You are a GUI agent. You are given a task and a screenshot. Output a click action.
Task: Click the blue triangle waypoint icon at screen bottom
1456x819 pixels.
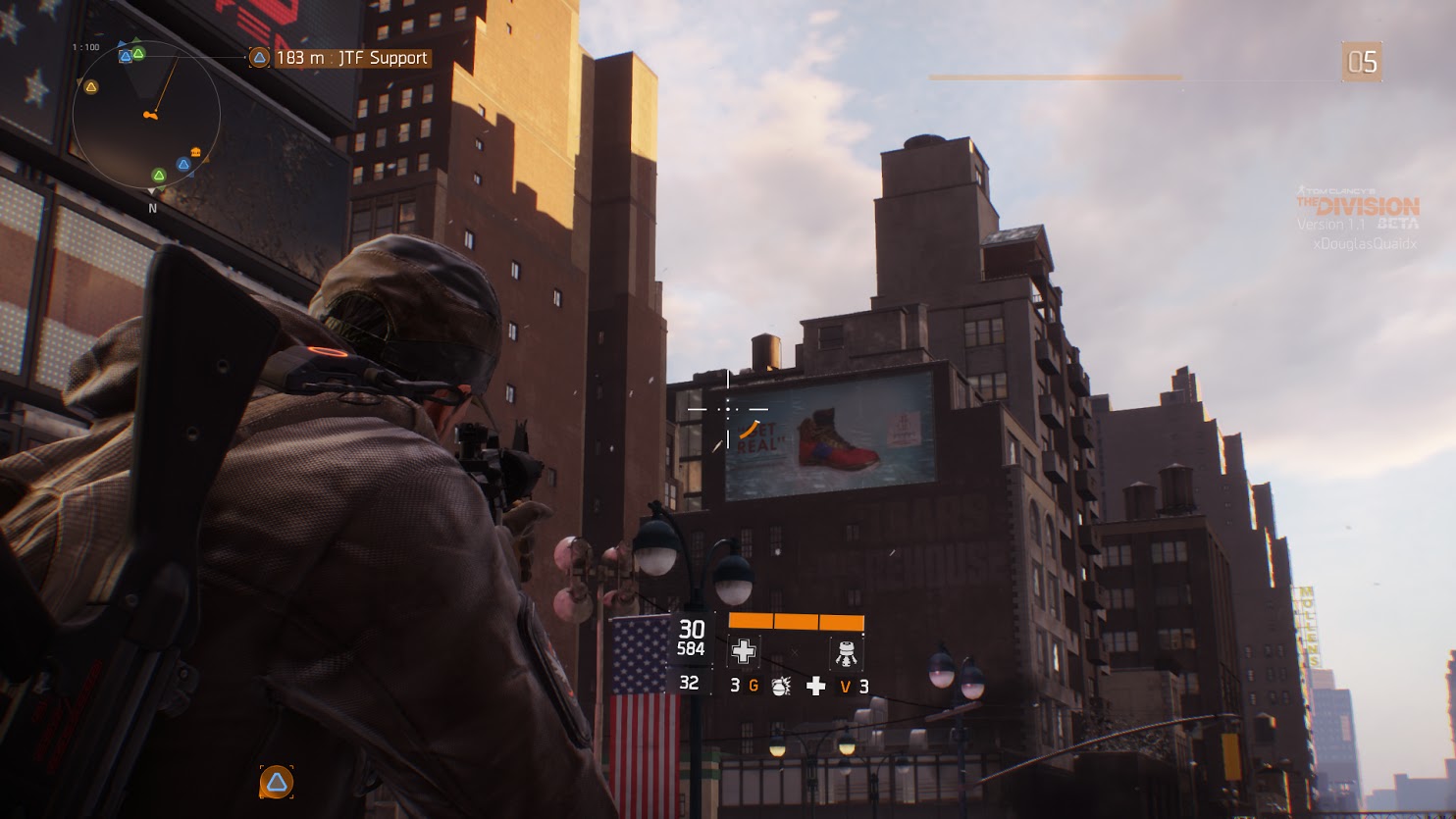(x=277, y=782)
